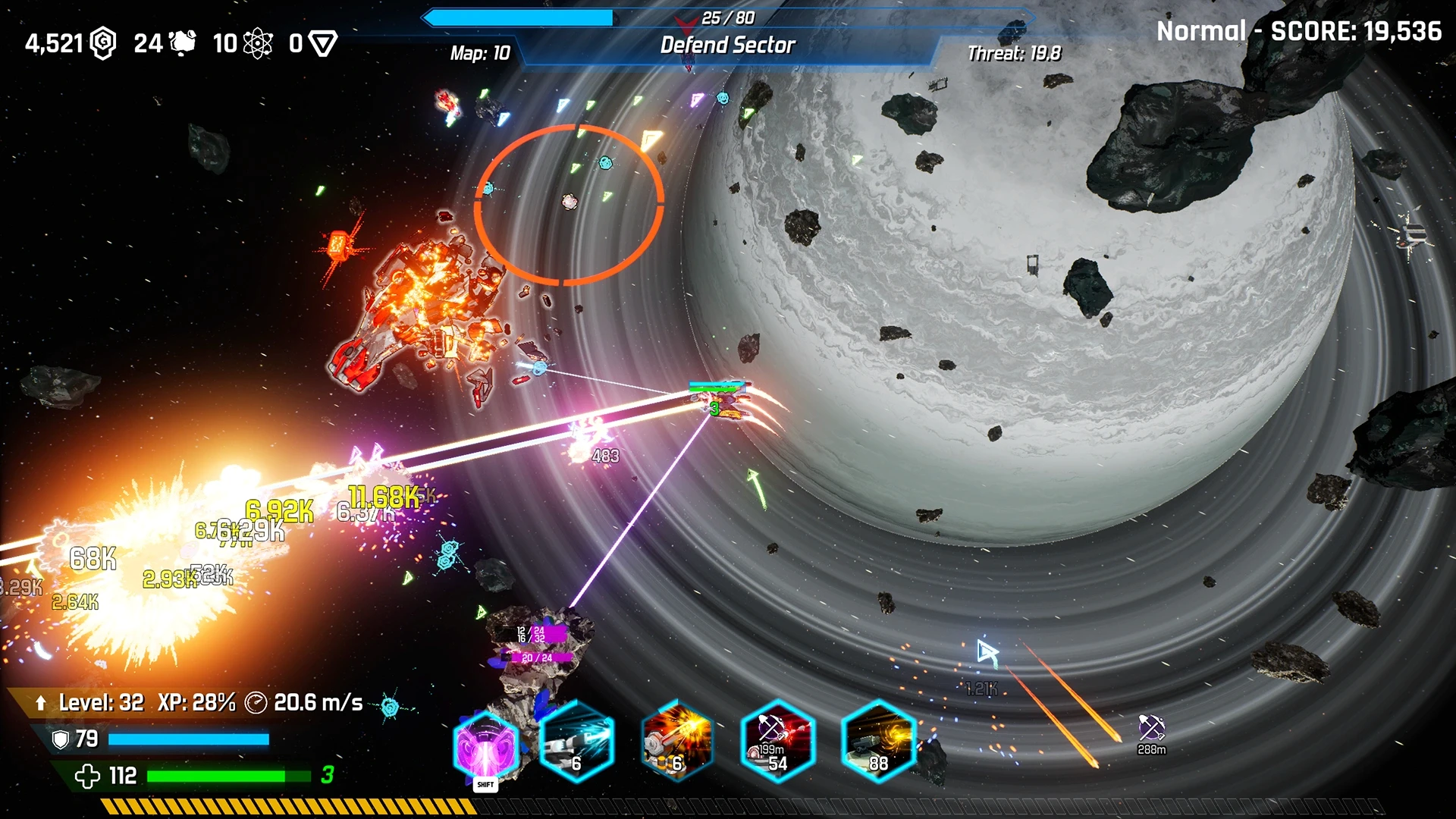Click the credits currency icon
The image size is (1456, 819).
104,43
